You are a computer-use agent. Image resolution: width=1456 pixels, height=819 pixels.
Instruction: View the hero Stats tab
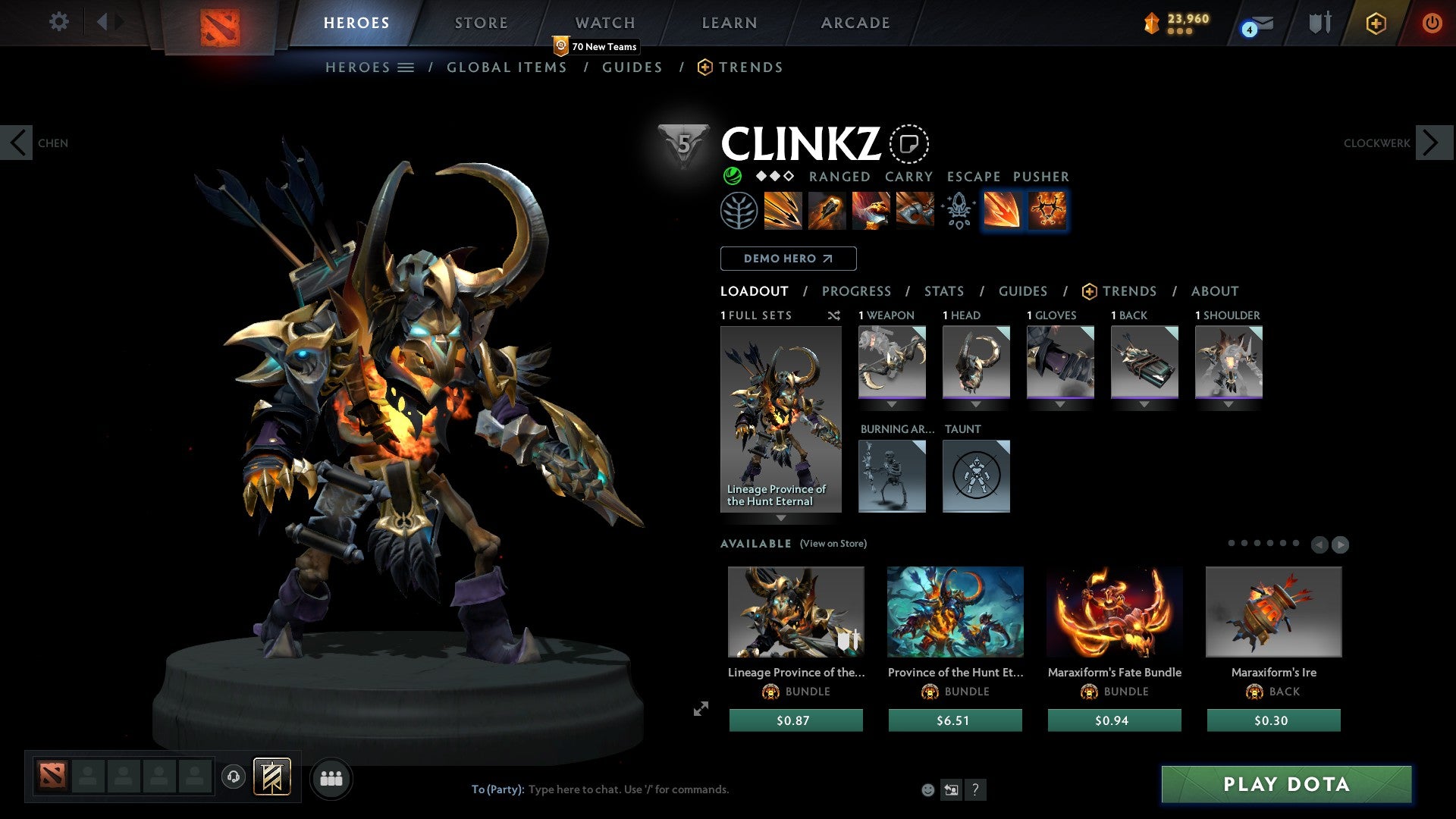point(943,291)
